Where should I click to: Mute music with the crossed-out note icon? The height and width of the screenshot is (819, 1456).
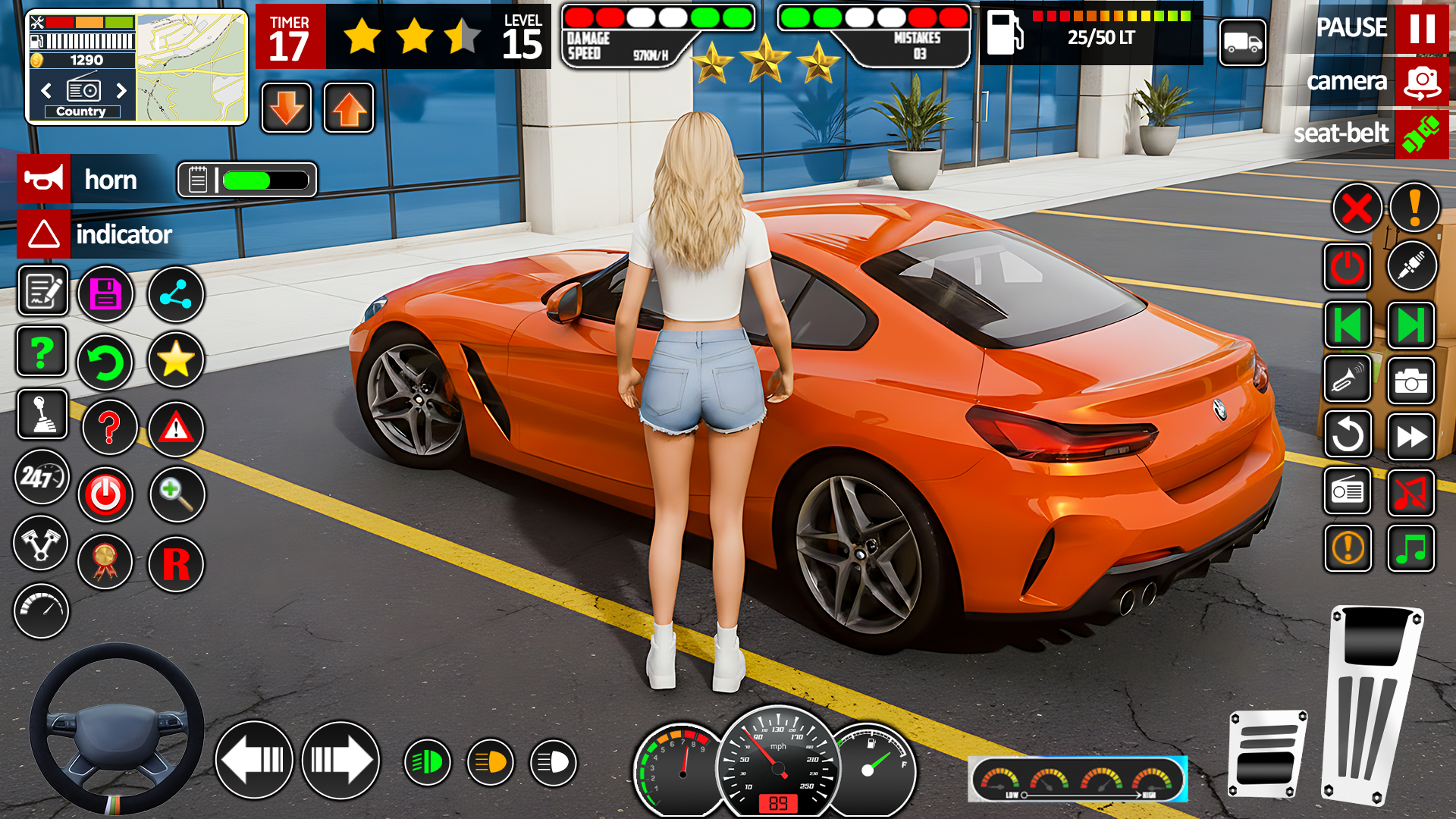click(1410, 493)
